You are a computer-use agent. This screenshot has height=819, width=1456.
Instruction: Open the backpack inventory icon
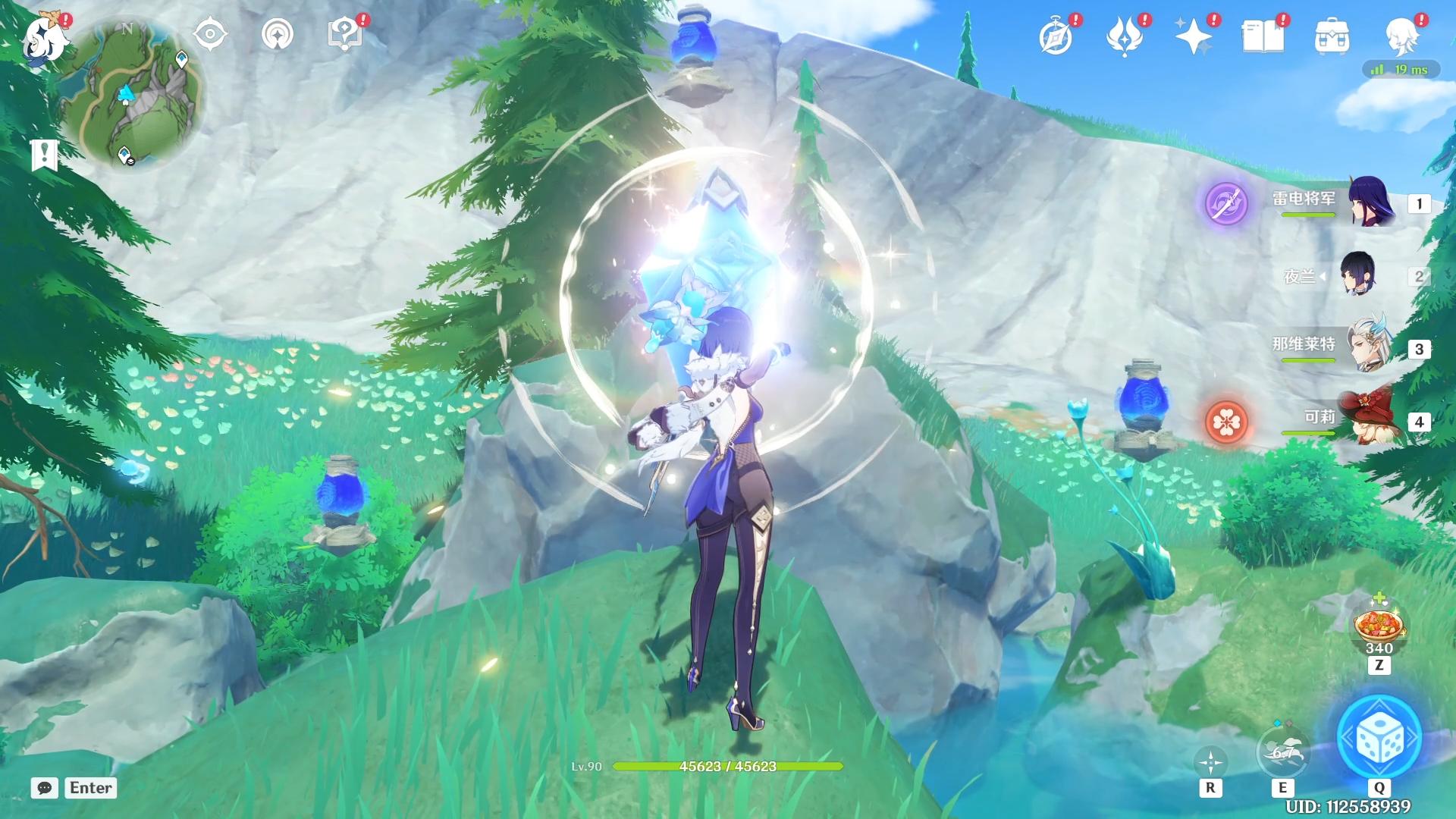click(x=1332, y=36)
